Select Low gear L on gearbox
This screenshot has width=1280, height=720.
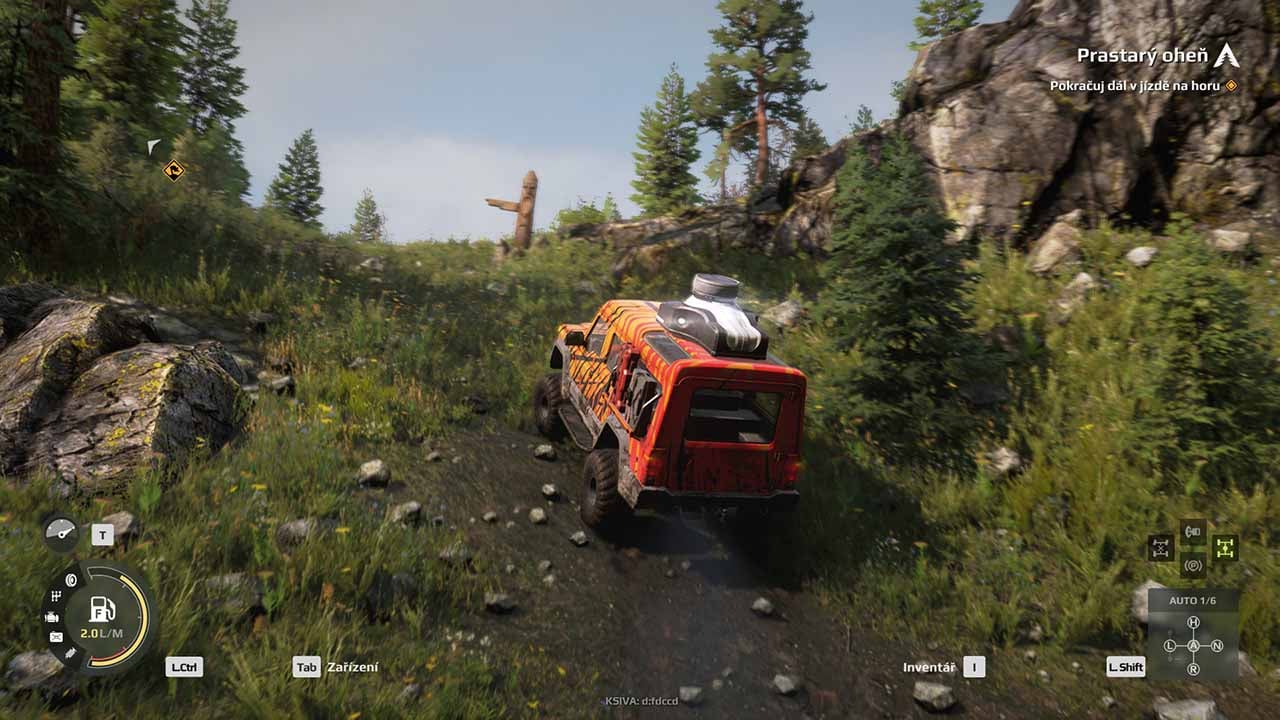coord(1170,646)
